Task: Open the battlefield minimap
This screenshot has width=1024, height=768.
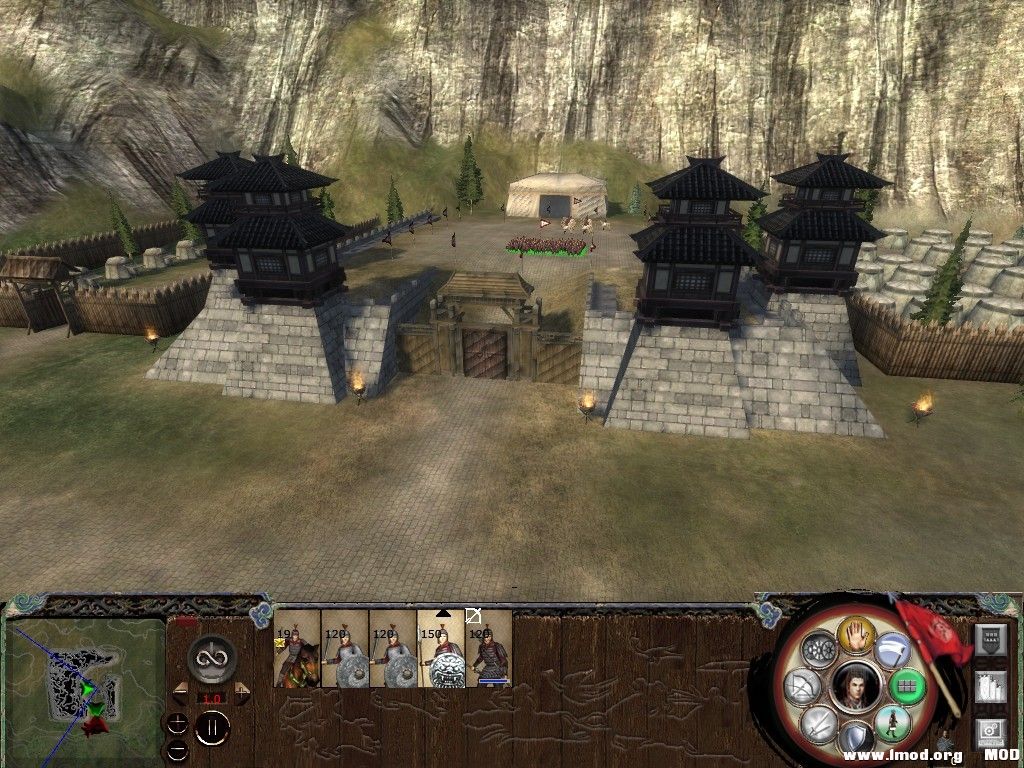Action: pyautogui.click(x=85, y=682)
